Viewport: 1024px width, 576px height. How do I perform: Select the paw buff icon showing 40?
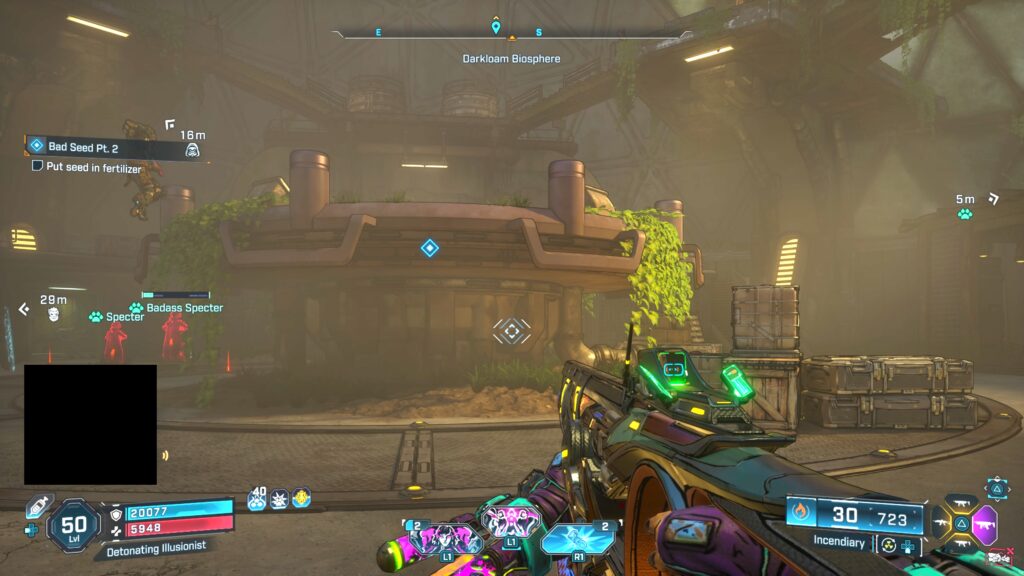[x=257, y=500]
